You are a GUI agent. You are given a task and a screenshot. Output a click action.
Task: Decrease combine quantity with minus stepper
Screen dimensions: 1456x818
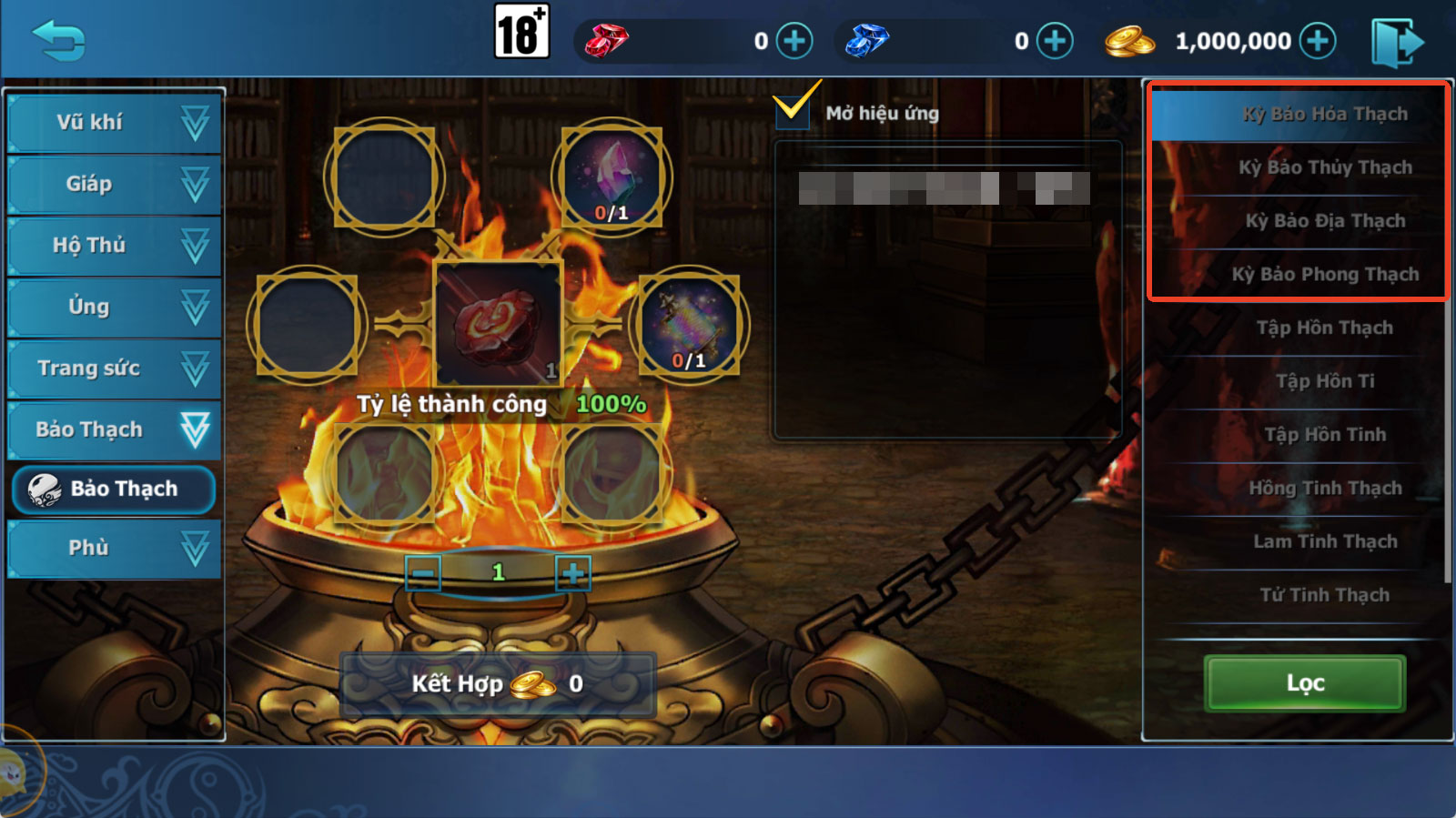coord(423,573)
